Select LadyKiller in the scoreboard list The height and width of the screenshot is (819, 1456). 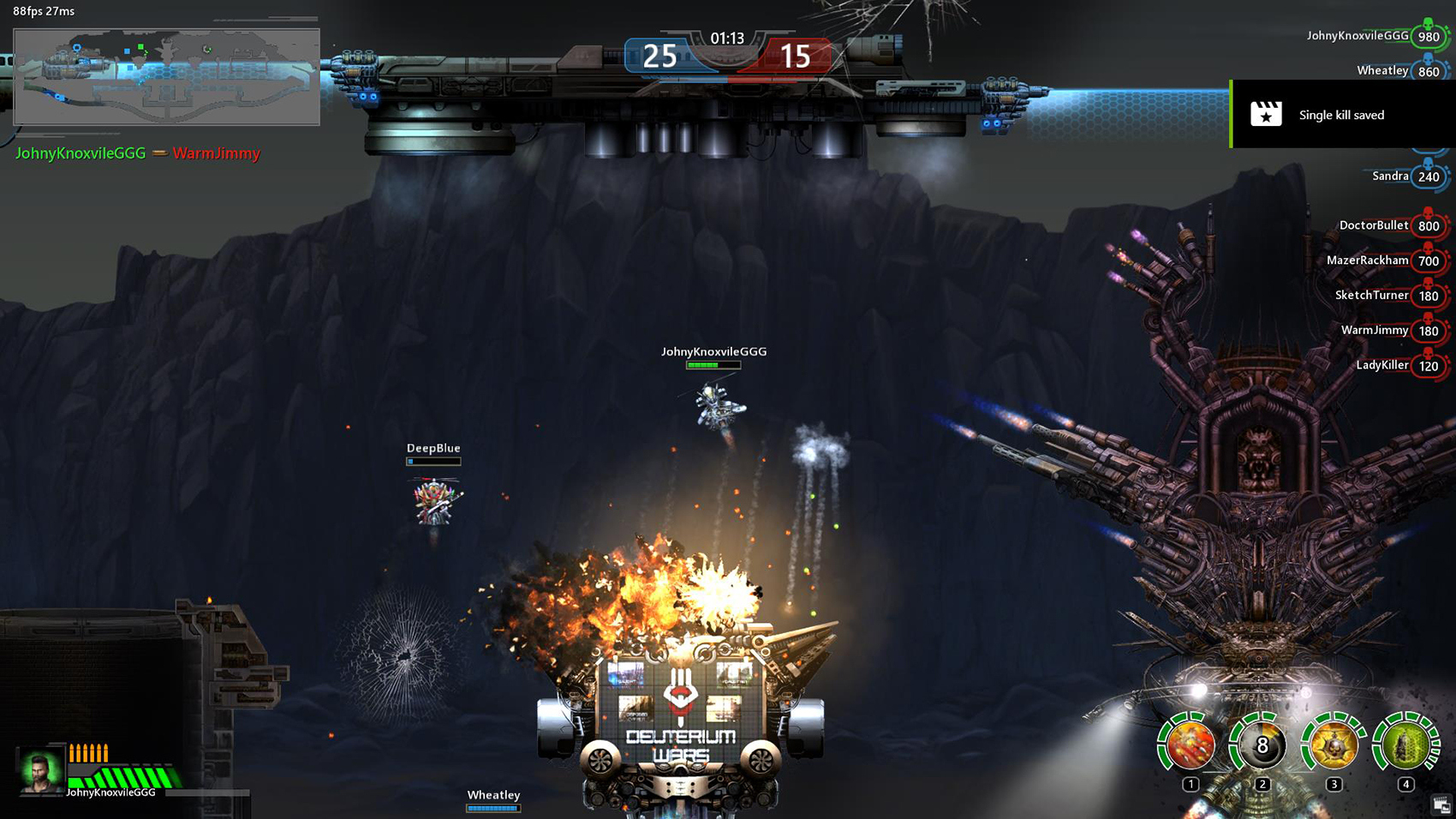click(x=1381, y=366)
